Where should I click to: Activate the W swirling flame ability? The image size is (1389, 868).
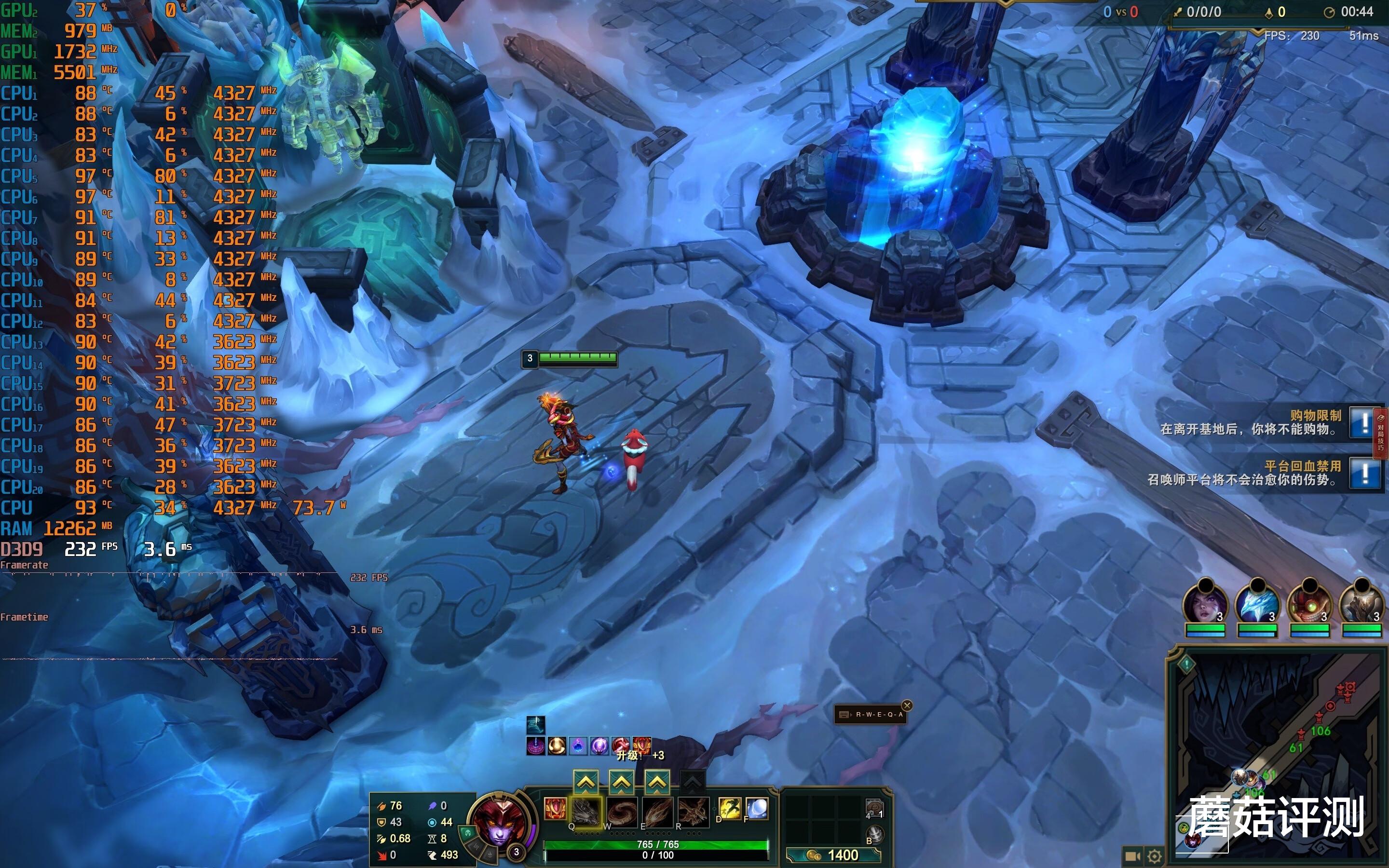click(622, 812)
